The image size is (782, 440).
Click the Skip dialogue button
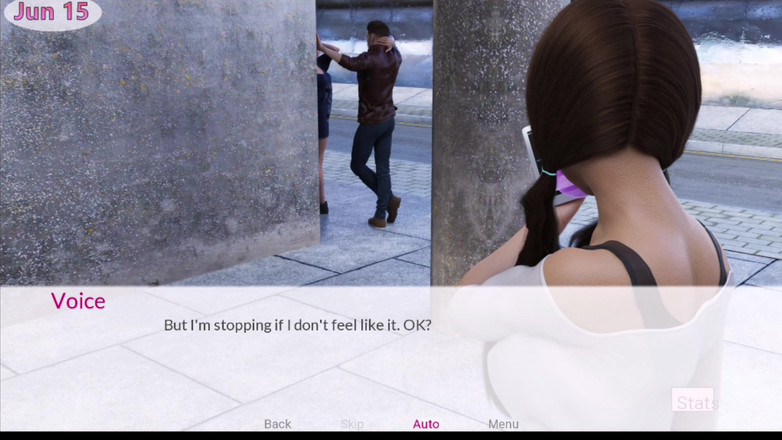click(x=352, y=424)
